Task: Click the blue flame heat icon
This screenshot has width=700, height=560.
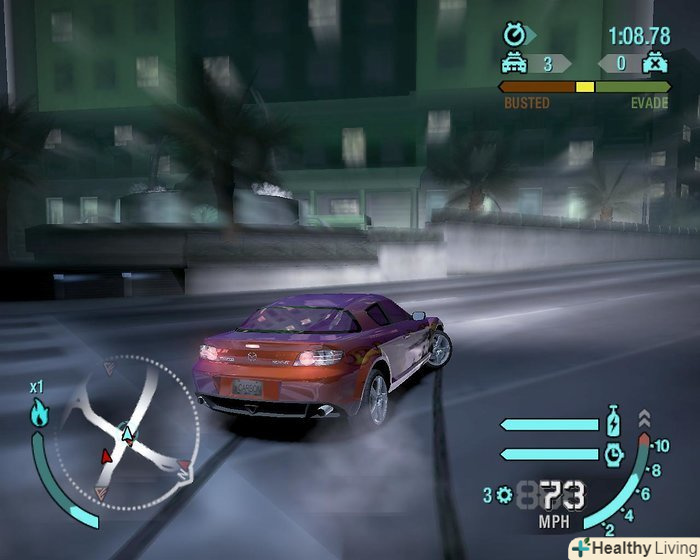Action: pyautogui.click(x=38, y=411)
